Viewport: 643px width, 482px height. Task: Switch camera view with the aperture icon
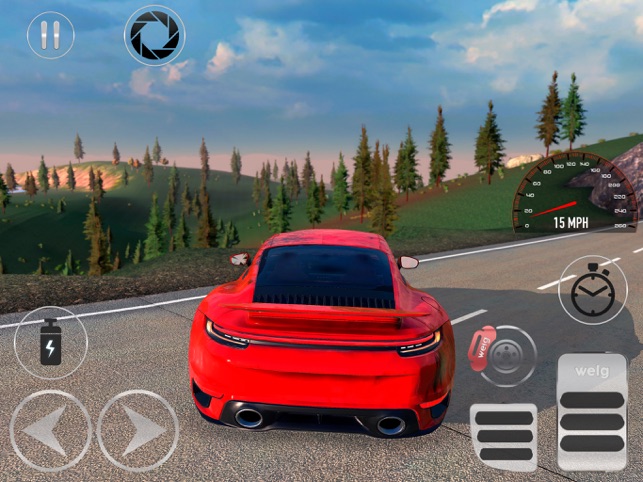(154, 35)
